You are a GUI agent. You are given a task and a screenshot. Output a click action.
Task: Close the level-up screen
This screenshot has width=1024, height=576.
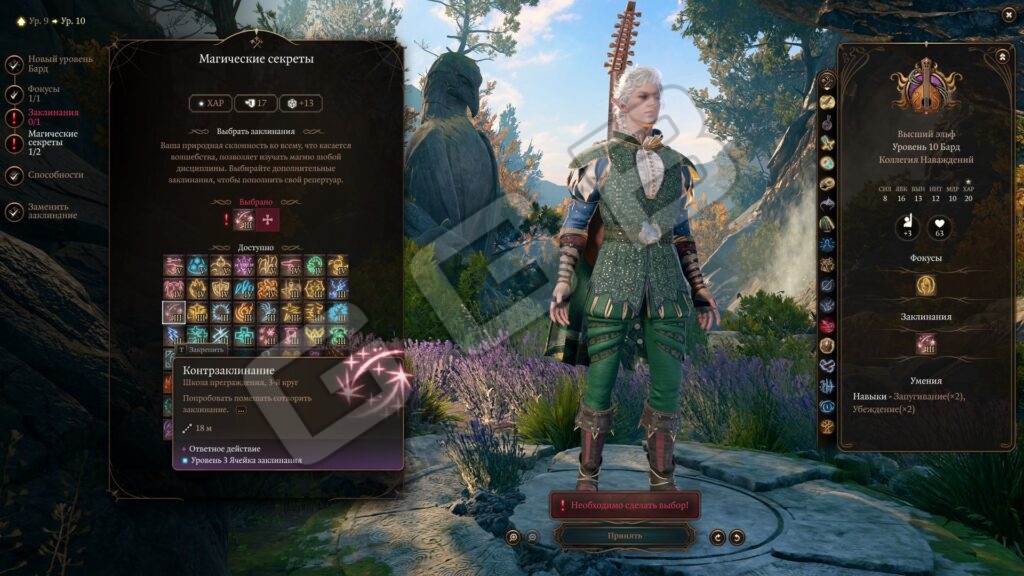pyautogui.click(x=1007, y=15)
